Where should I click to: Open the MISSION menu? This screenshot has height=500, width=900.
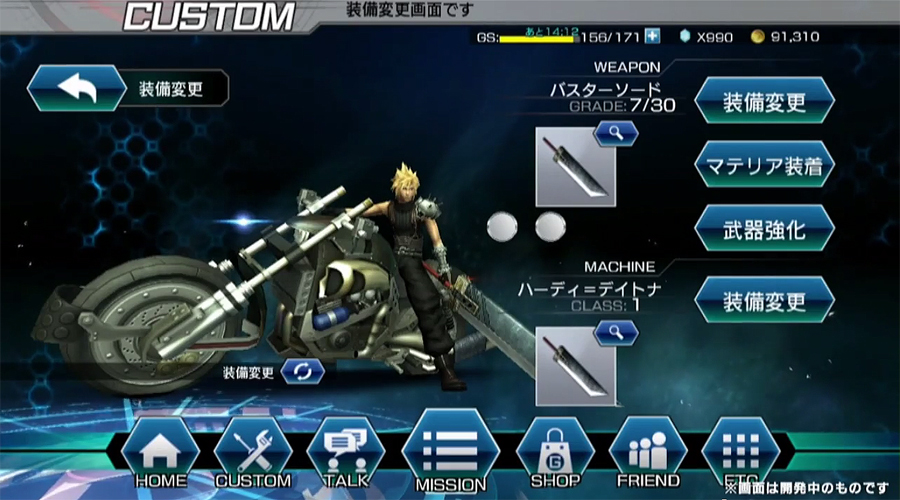[450, 452]
